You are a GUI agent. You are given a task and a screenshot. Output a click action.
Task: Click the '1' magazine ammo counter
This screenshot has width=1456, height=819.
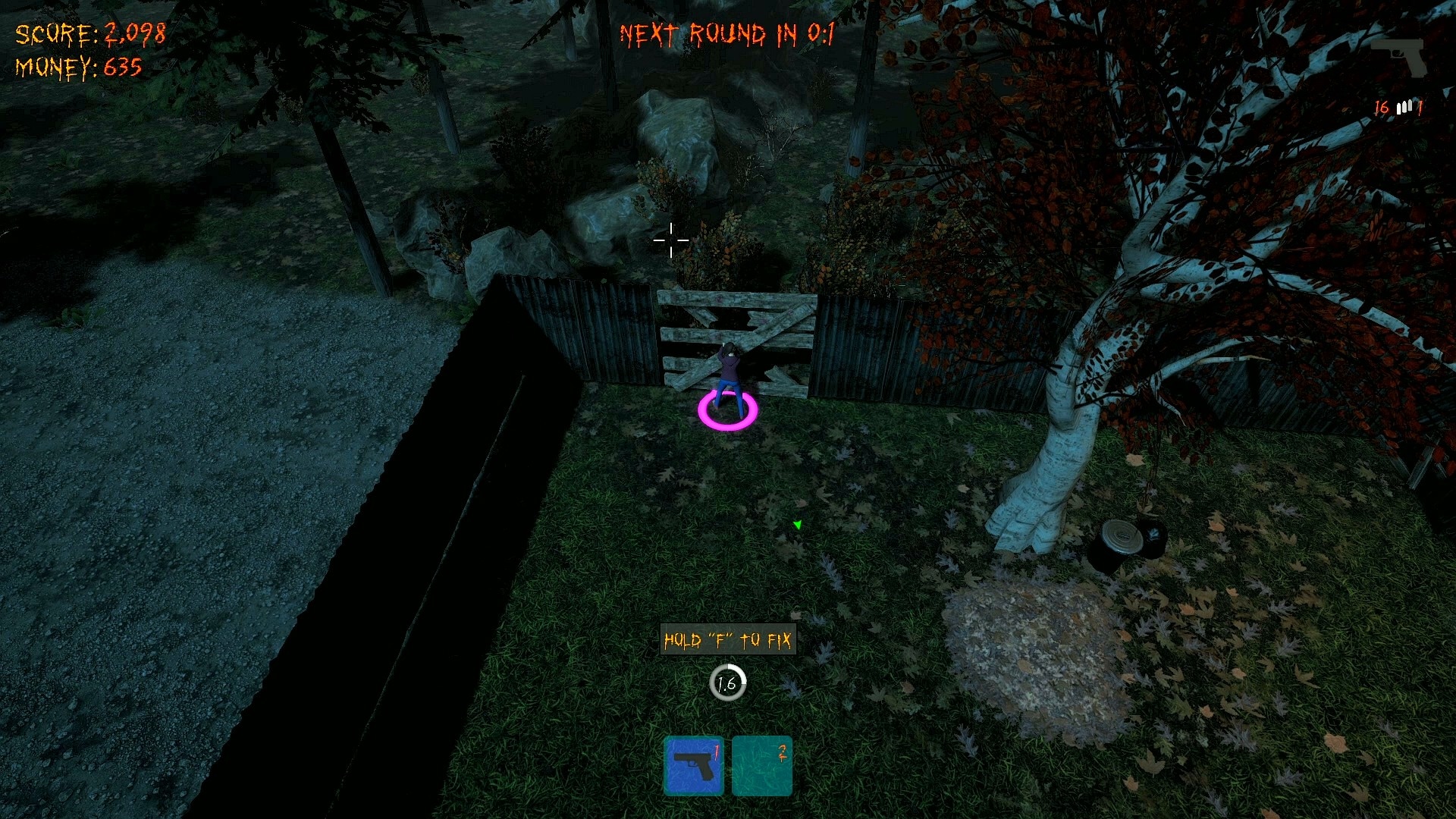point(1420,106)
